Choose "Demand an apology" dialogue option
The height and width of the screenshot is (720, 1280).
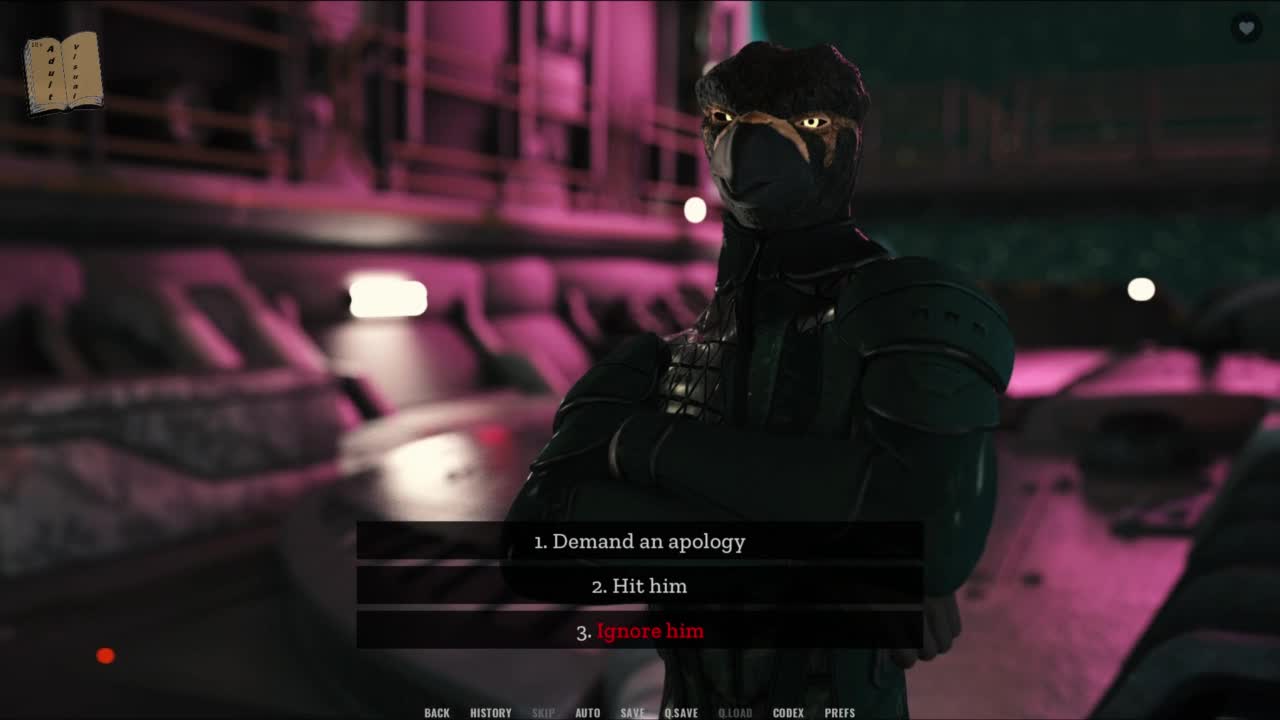(639, 541)
